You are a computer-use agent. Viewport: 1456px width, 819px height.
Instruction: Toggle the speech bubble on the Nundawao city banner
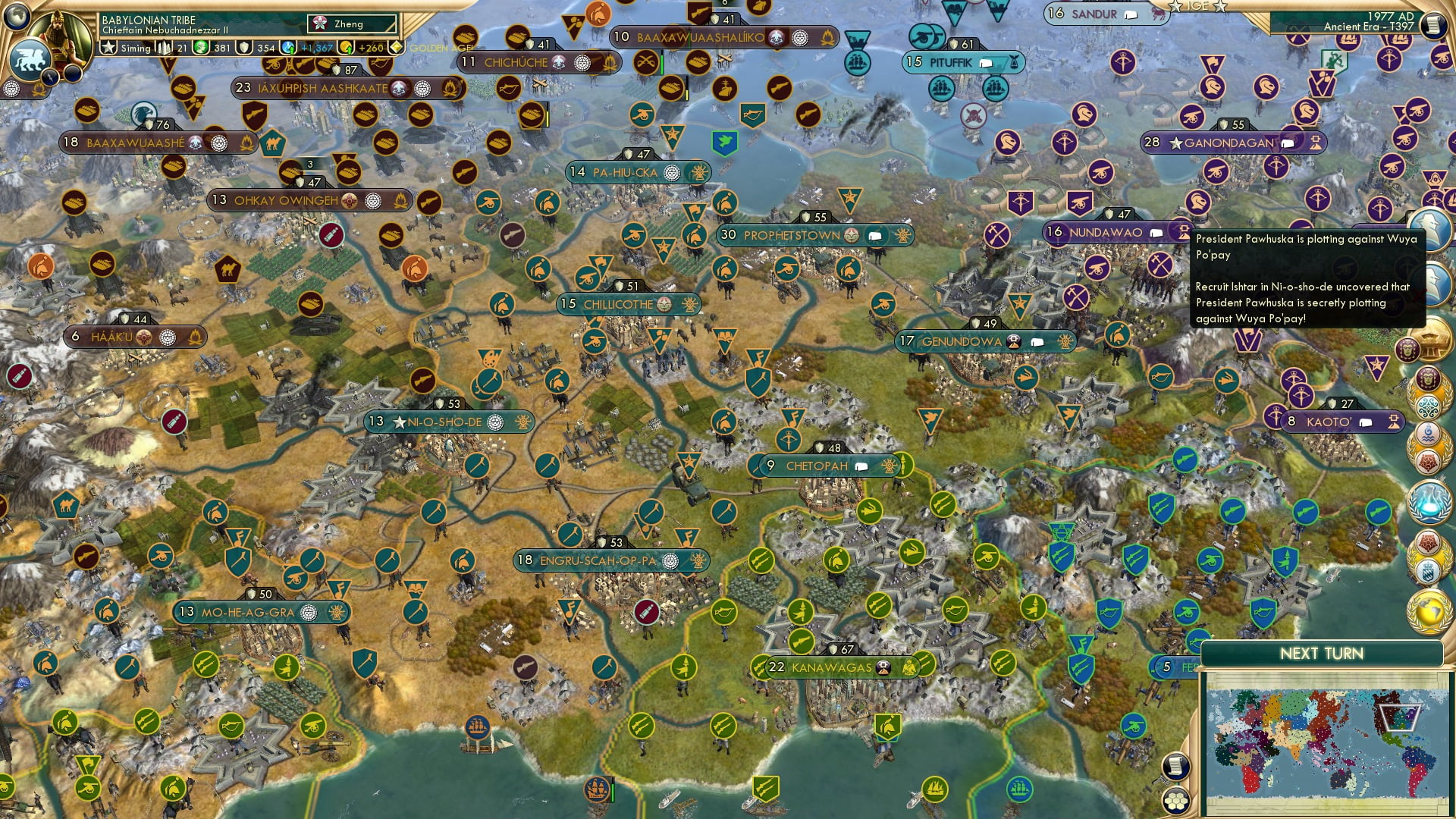[x=1155, y=233]
